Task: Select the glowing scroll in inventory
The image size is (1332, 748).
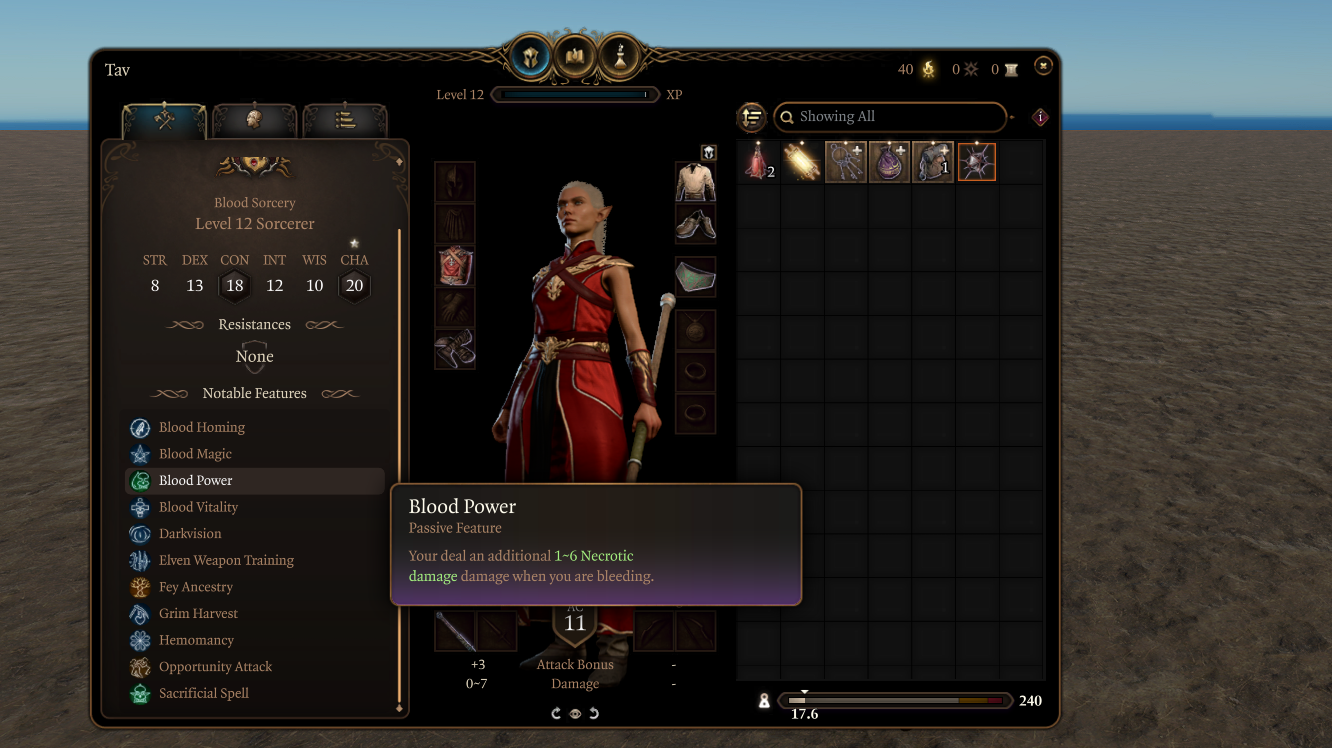Action: click(801, 162)
